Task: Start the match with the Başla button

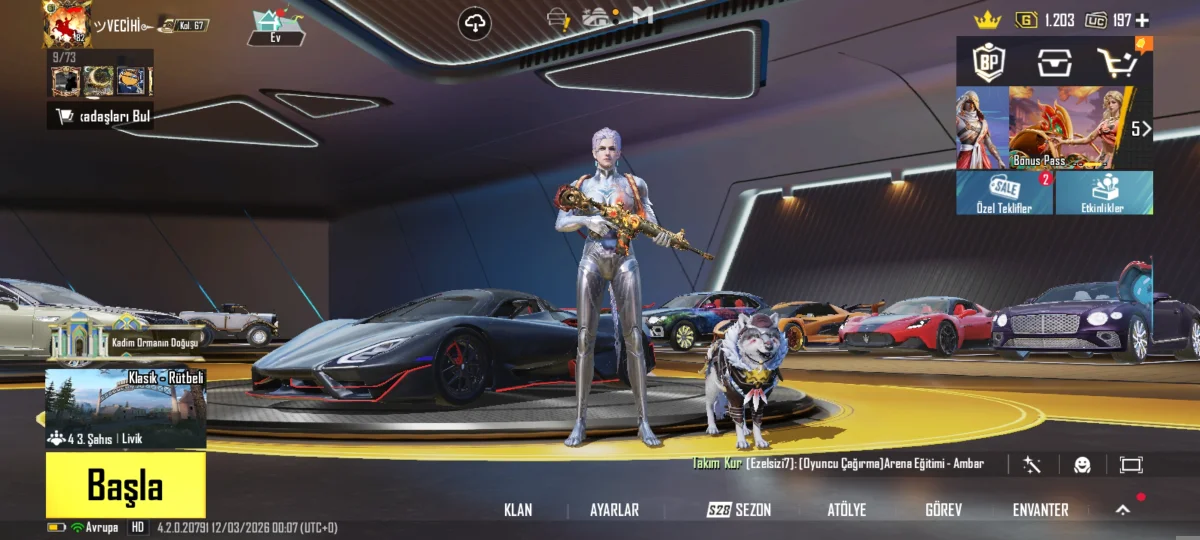Action: tap(125, 486)
